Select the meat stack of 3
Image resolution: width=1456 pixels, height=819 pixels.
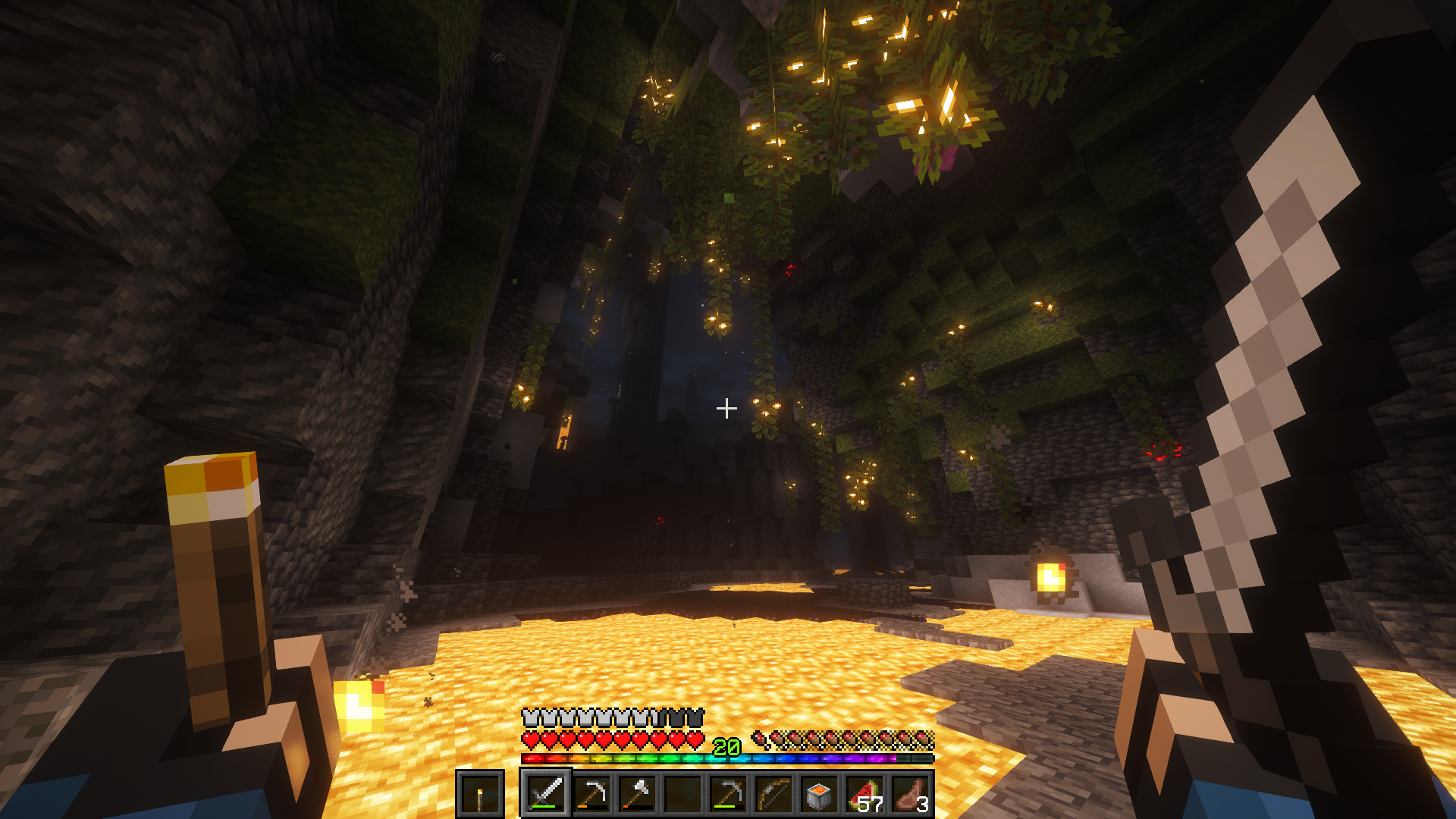(910, 794)
